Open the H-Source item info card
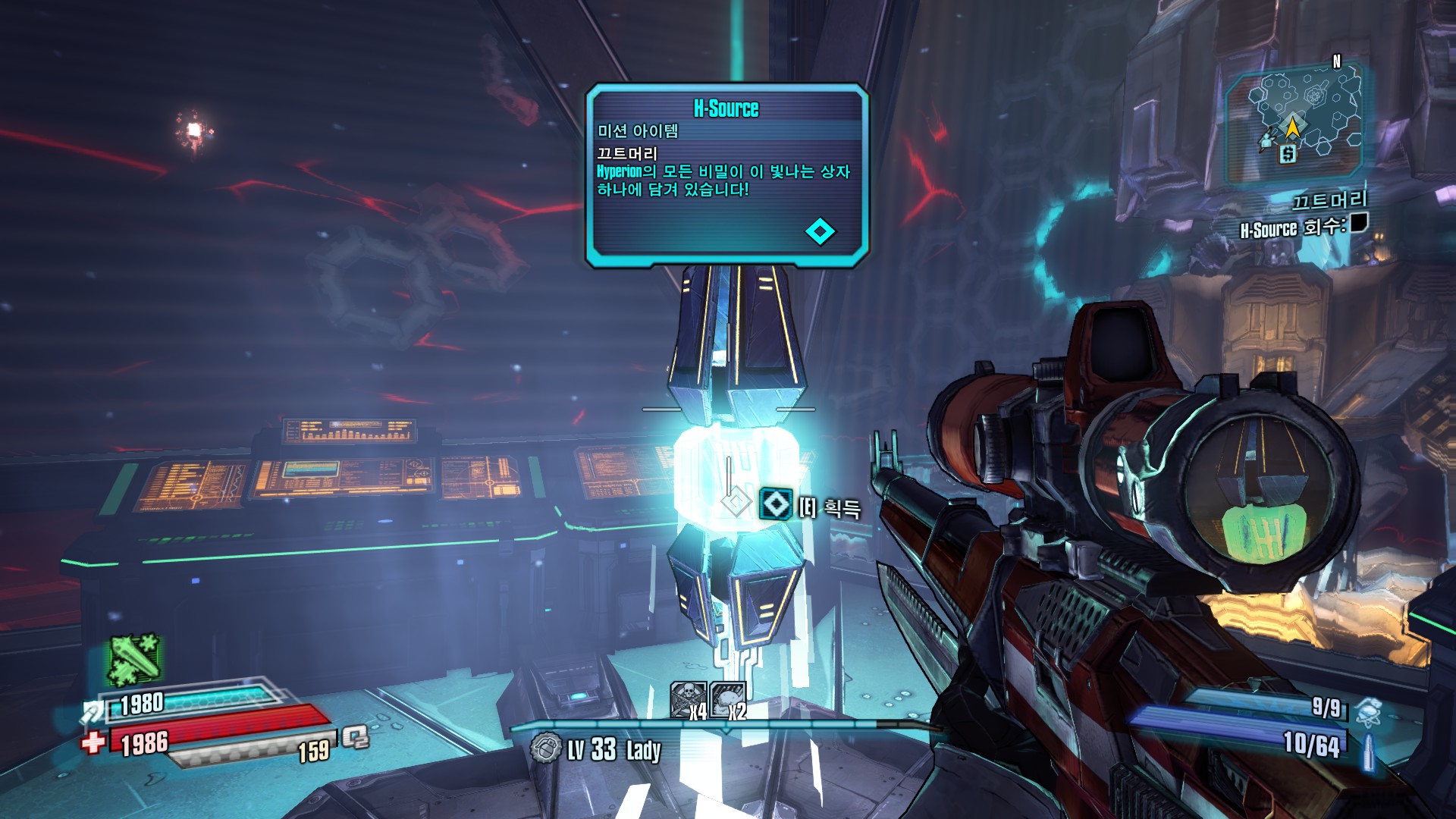 click(x=726, y=174)
